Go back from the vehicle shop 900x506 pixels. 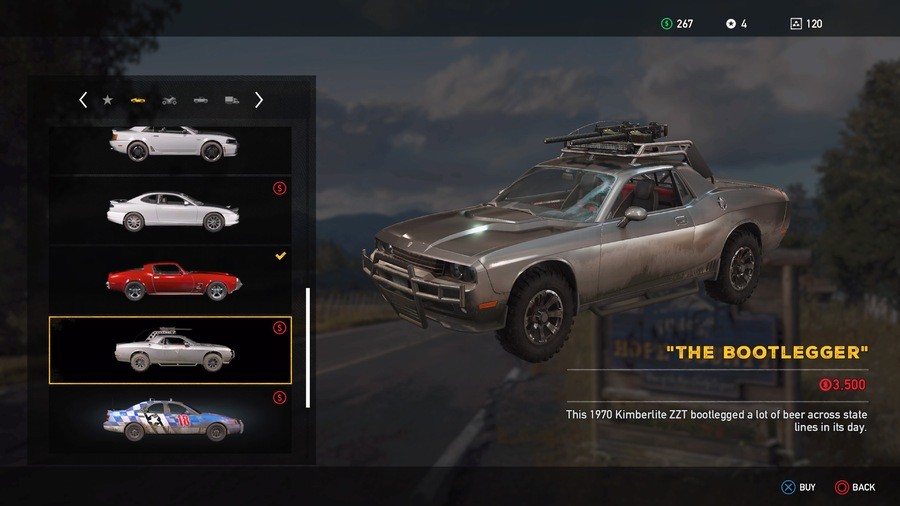(x=854, y=487)
